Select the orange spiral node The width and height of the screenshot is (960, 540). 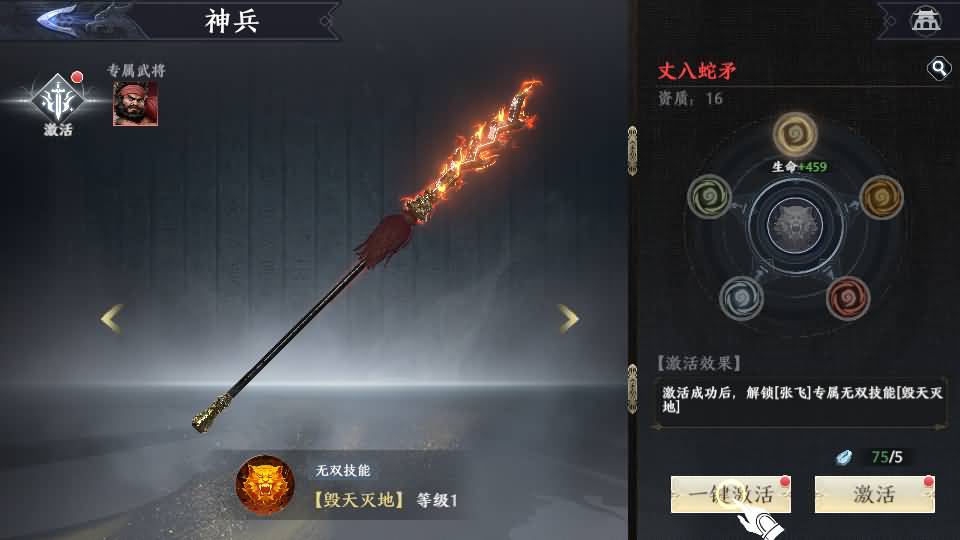(881, 196)
